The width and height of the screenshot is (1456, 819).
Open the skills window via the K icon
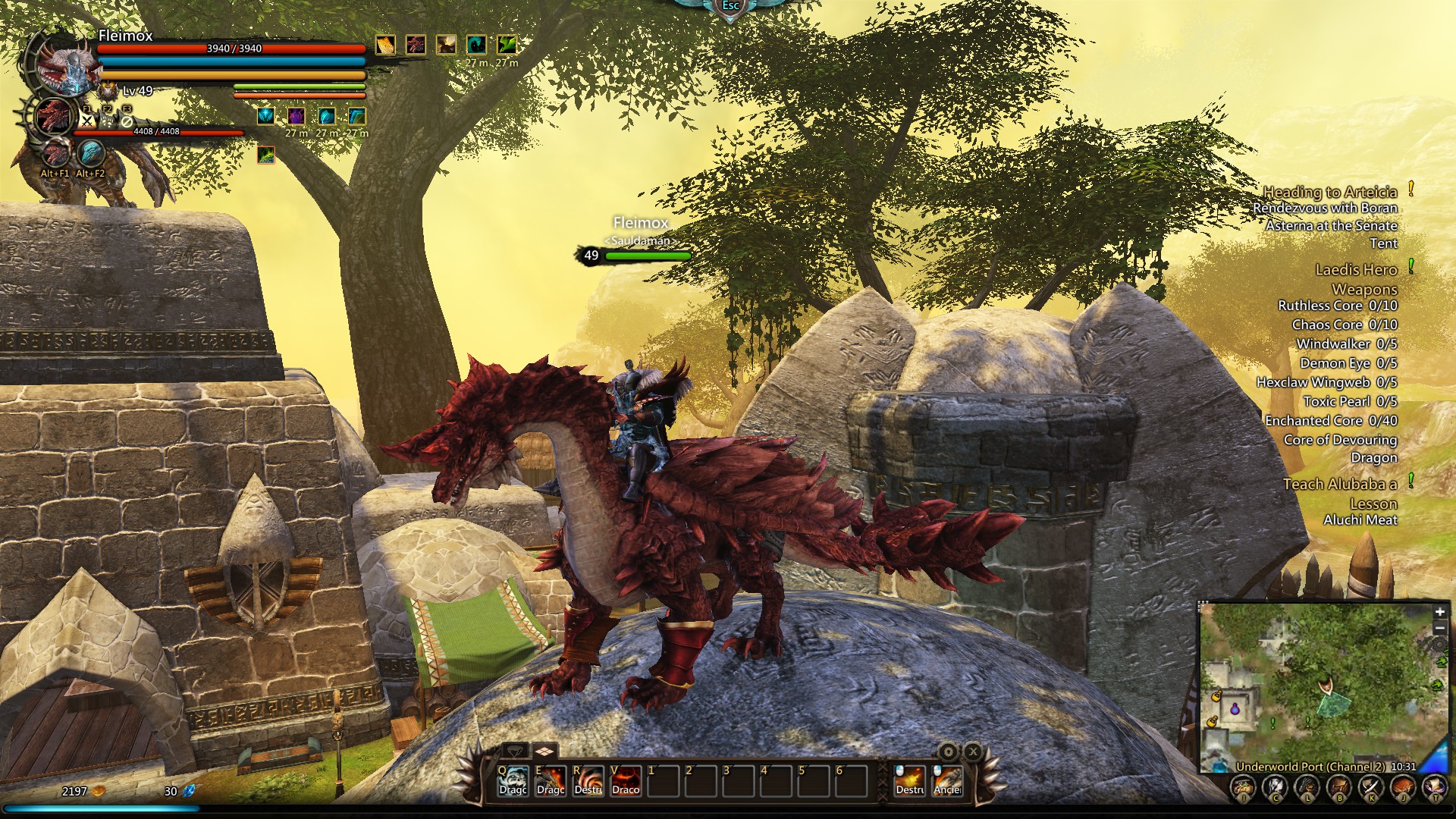1372,786
